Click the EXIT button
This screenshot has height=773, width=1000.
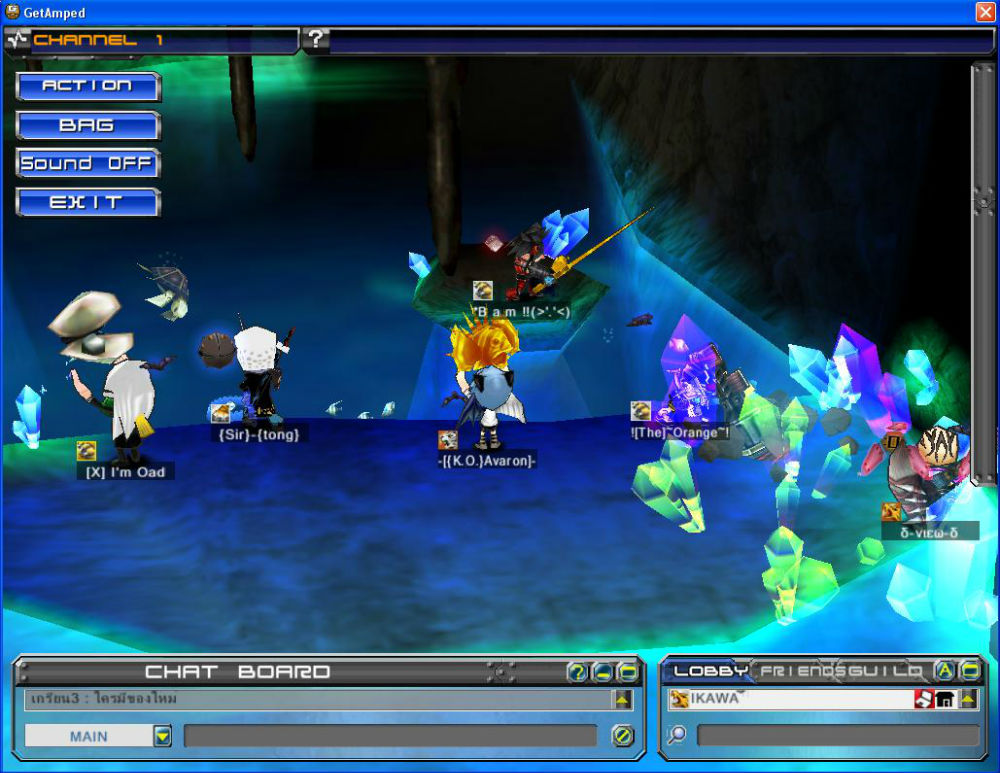point(88,203)
